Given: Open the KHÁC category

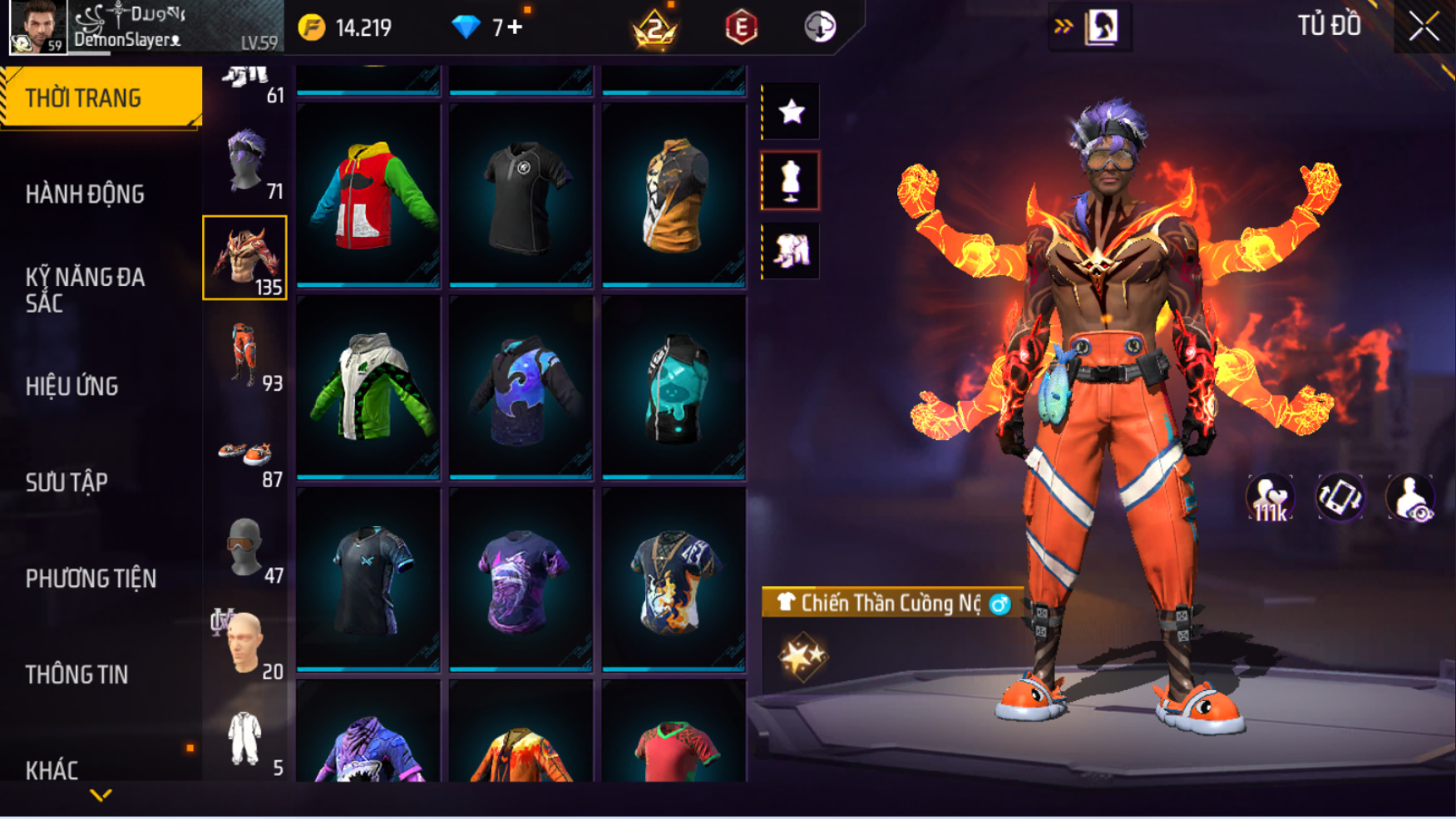Looking at the screenshot, I should (x=52, y=771).
